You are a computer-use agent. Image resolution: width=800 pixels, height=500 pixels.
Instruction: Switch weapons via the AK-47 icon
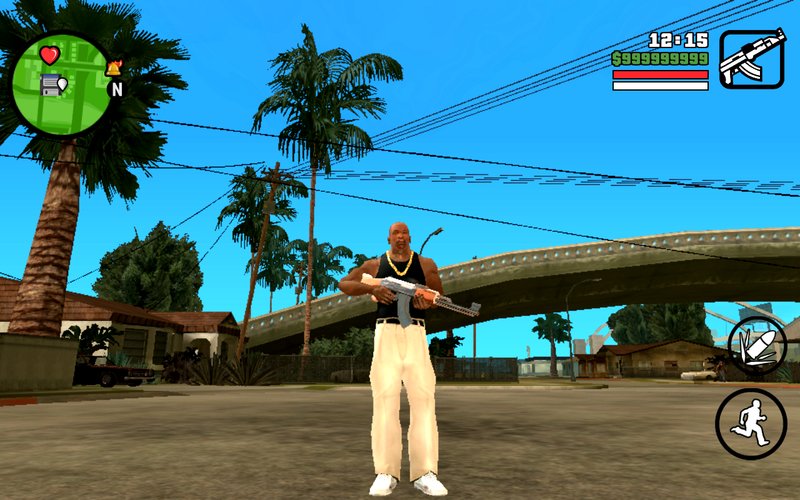751,59
